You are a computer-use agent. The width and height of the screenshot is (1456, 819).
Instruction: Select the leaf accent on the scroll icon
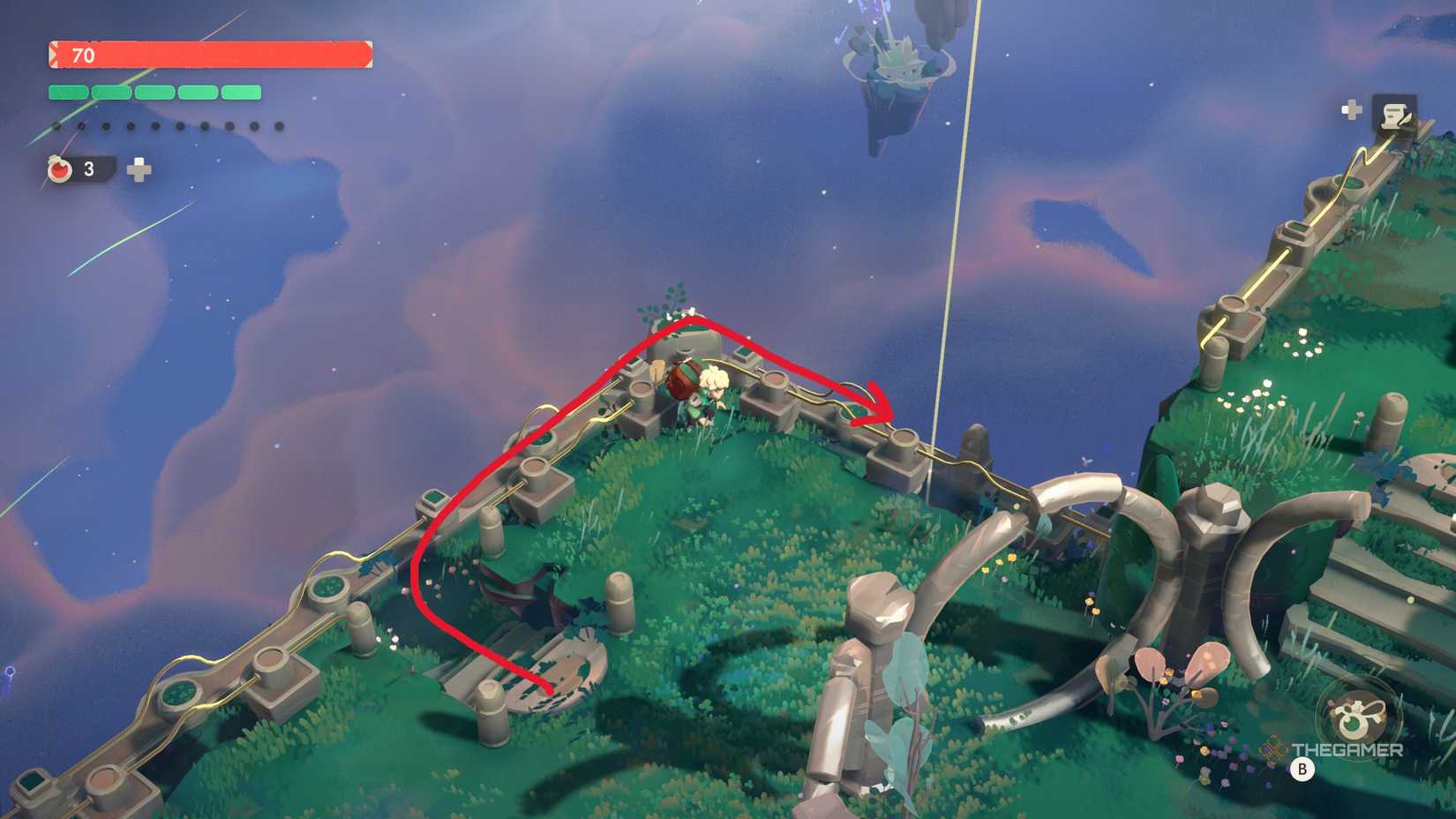pyautogui.click(x=1407, y=120)
